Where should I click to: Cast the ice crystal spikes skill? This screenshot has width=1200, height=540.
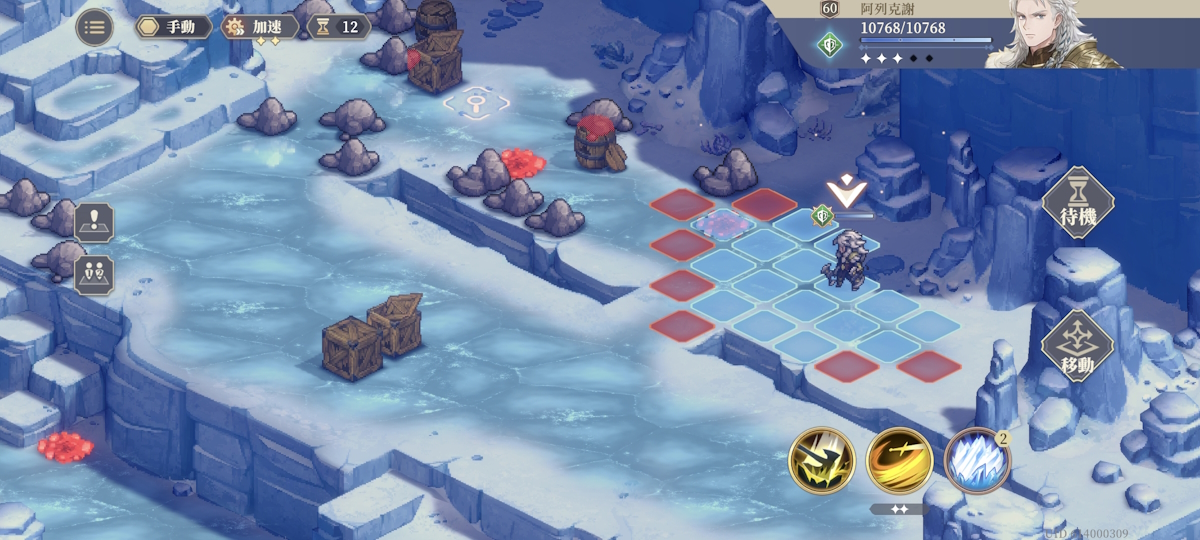[976, 462]
